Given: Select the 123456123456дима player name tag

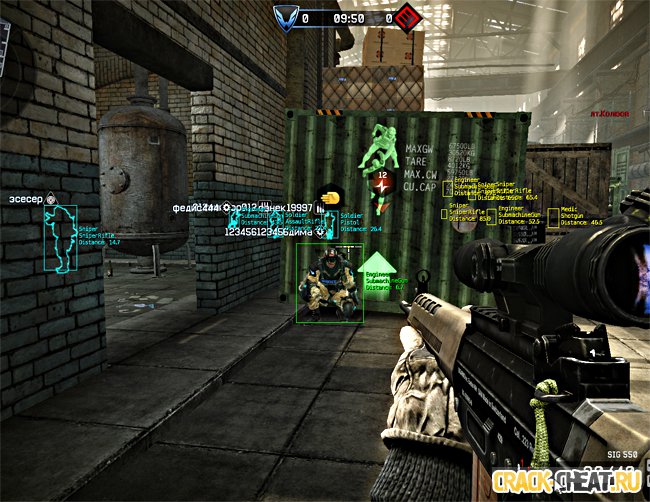Looking at the screenshot, I should coord(270,232).
